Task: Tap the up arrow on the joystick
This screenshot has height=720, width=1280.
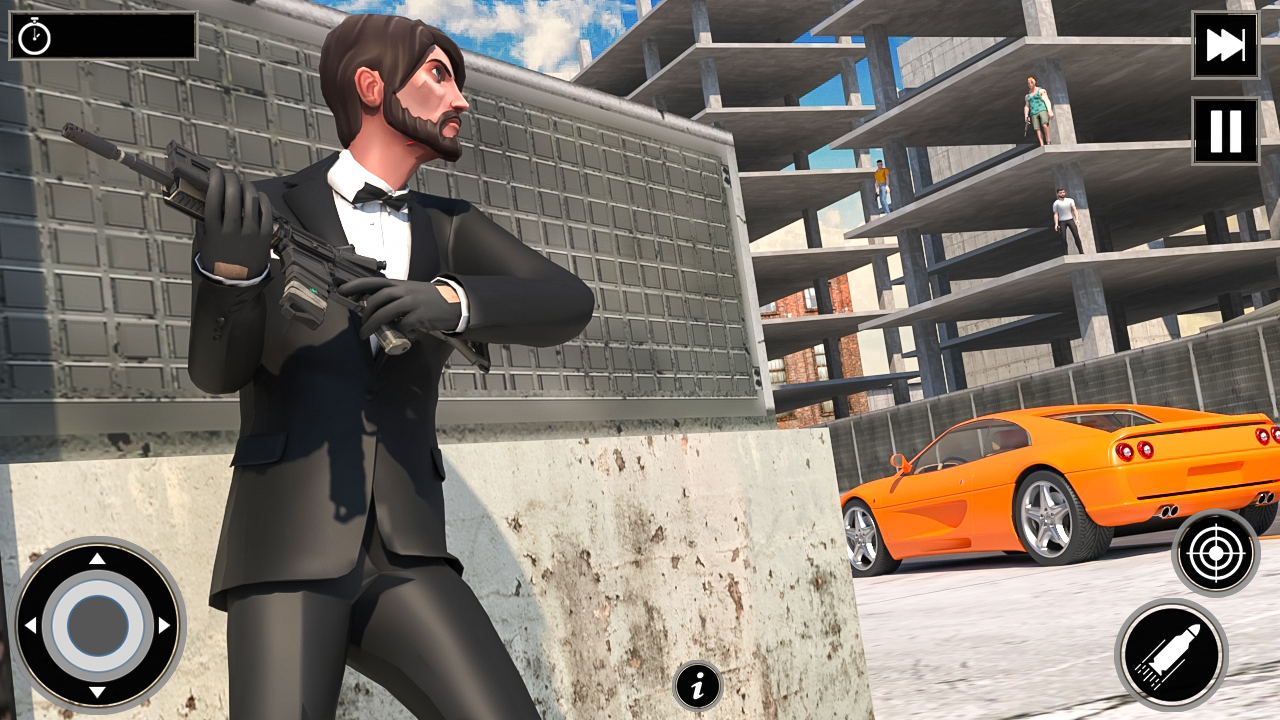Action: (x=95, y=557)
